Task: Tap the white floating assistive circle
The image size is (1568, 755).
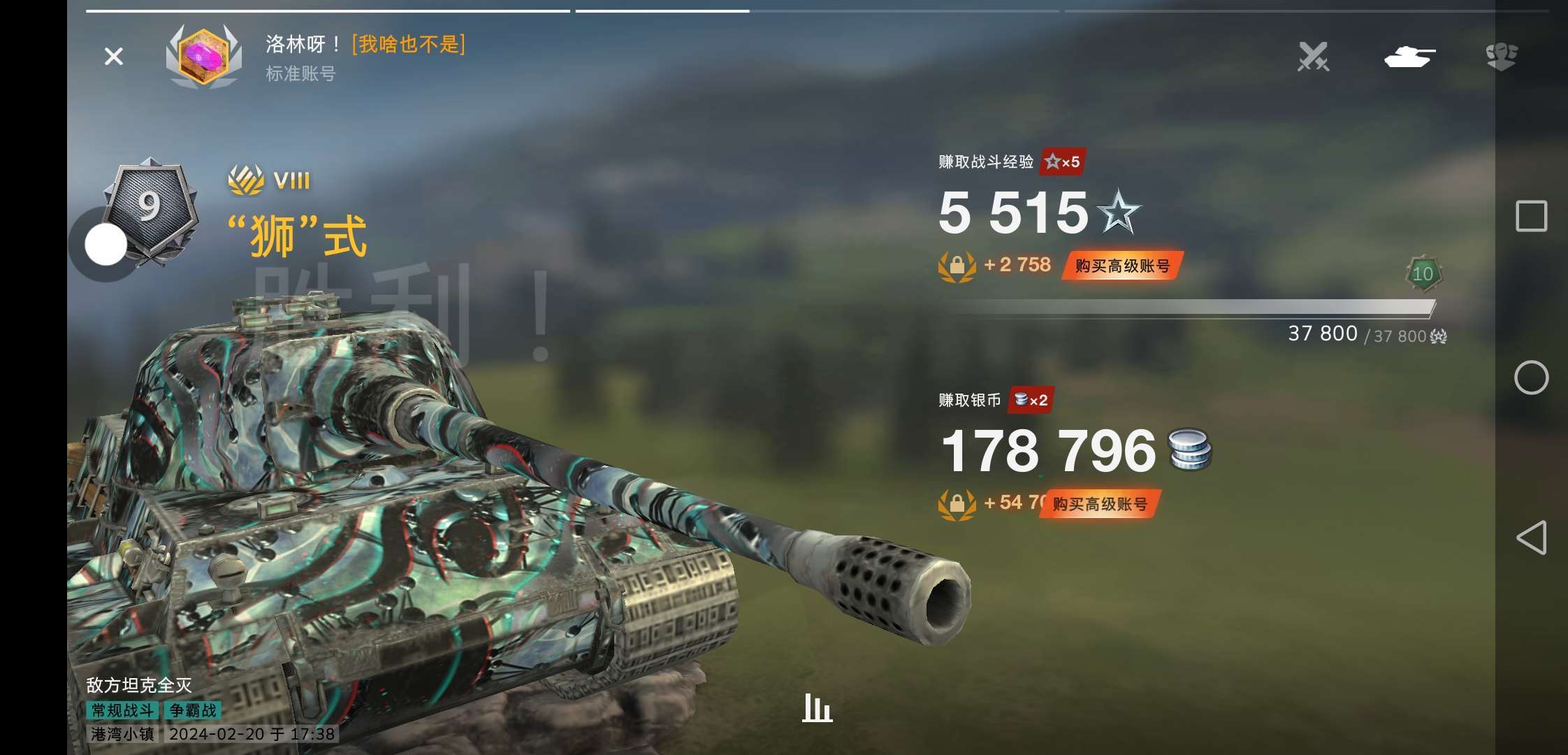Action: 106,245
